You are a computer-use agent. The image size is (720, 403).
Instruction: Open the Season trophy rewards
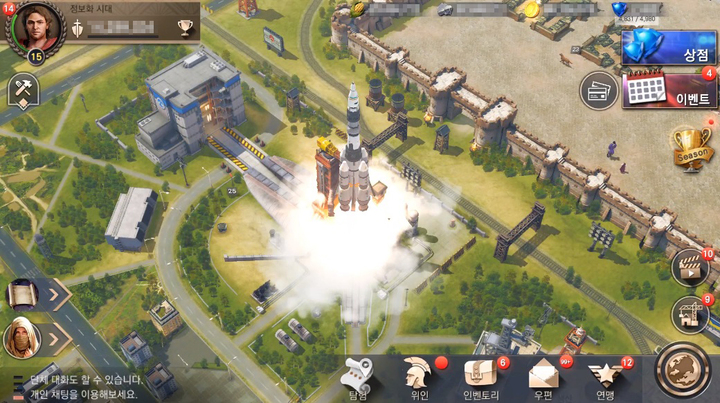(x=690, y=147)
